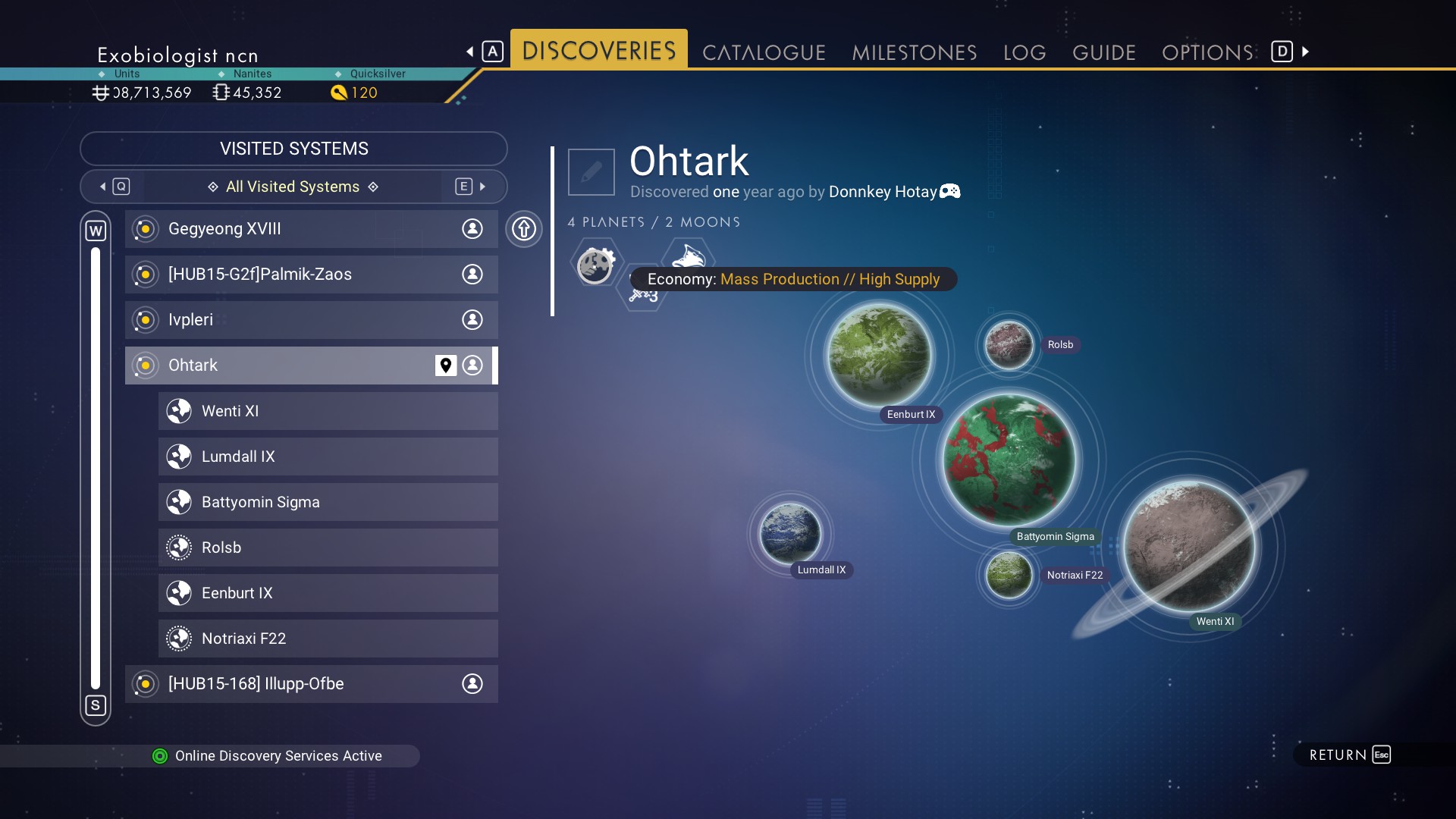Open the [HUB15-168] Illupp-Ofbe system

[311, 684]
